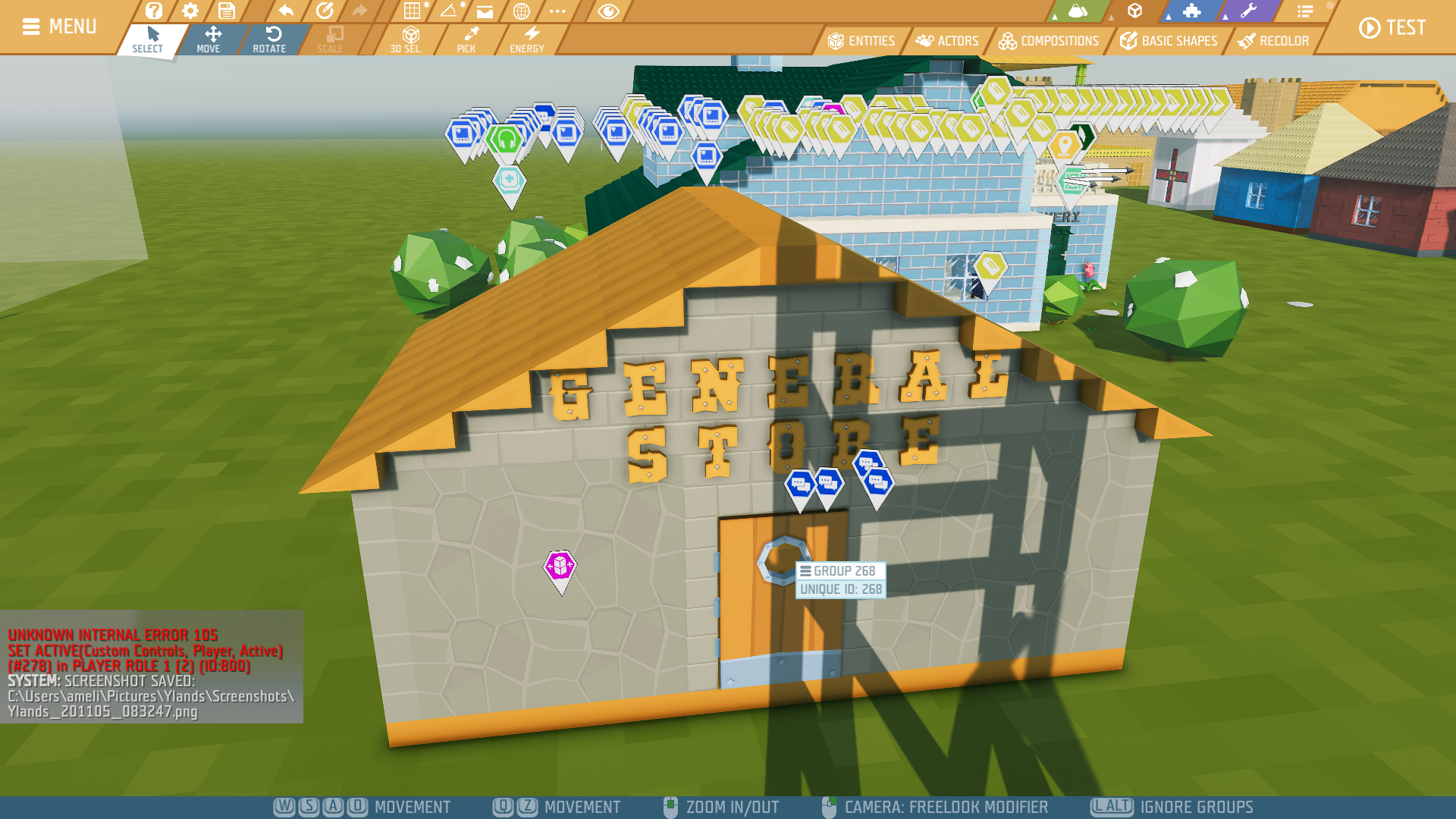This screenshot has width=1456, height=819.
Task: Undo the last action
Action: pyautogui.click(x=286, y=11)
